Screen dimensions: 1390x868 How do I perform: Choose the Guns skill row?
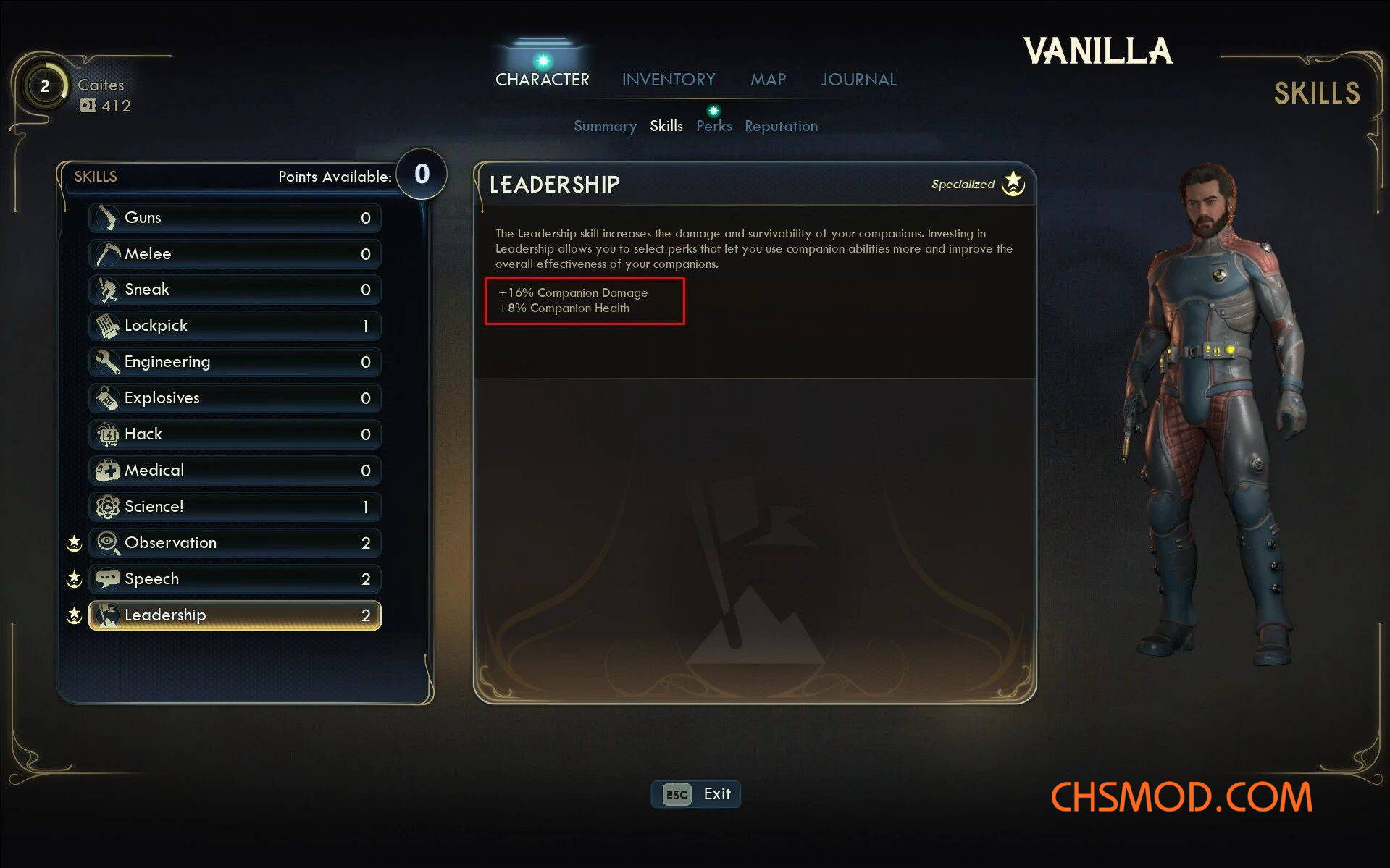235,217
